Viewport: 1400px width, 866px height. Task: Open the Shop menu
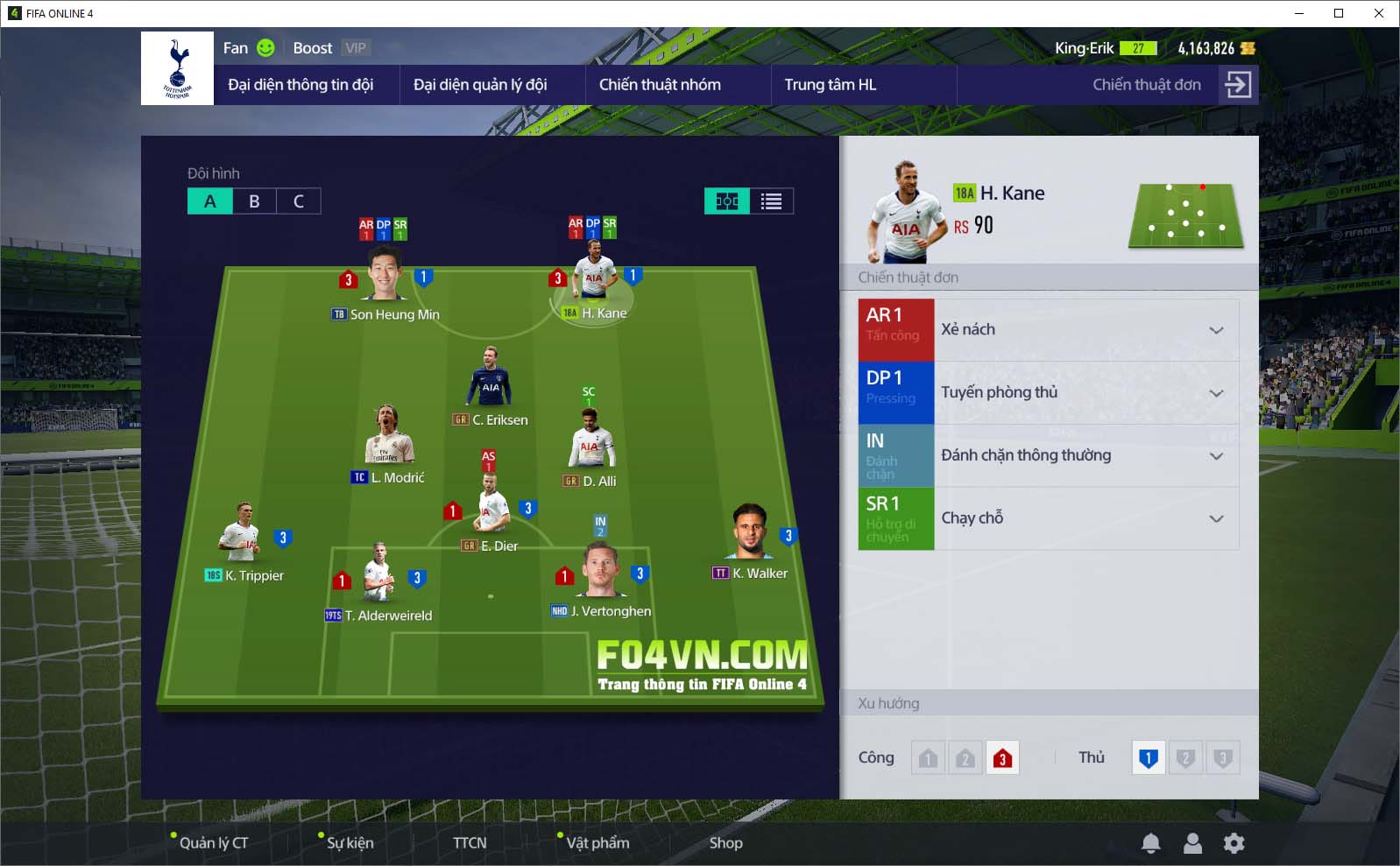(725, 843)
